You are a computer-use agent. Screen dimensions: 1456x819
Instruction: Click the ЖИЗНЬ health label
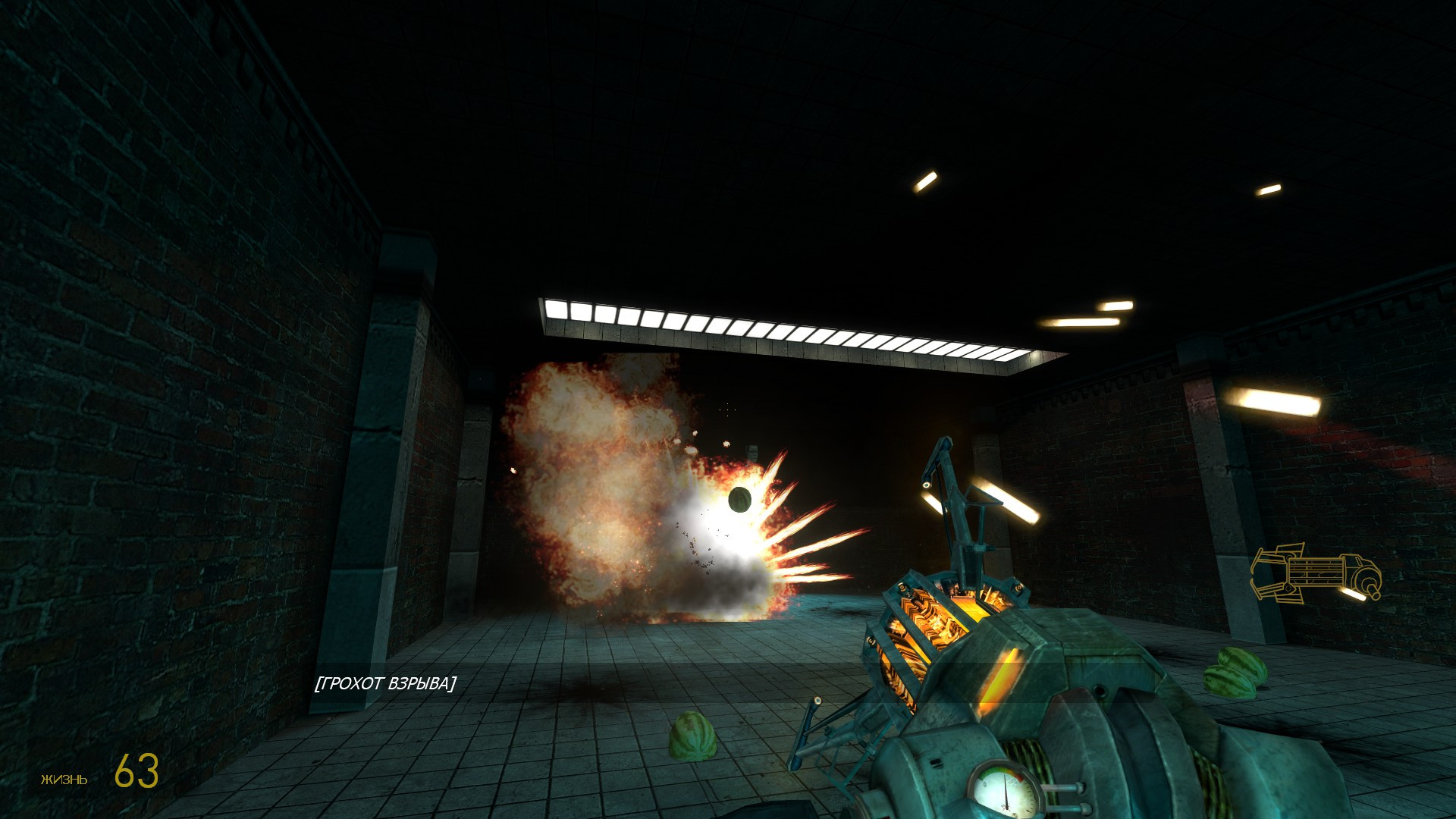tap(64, 780)
